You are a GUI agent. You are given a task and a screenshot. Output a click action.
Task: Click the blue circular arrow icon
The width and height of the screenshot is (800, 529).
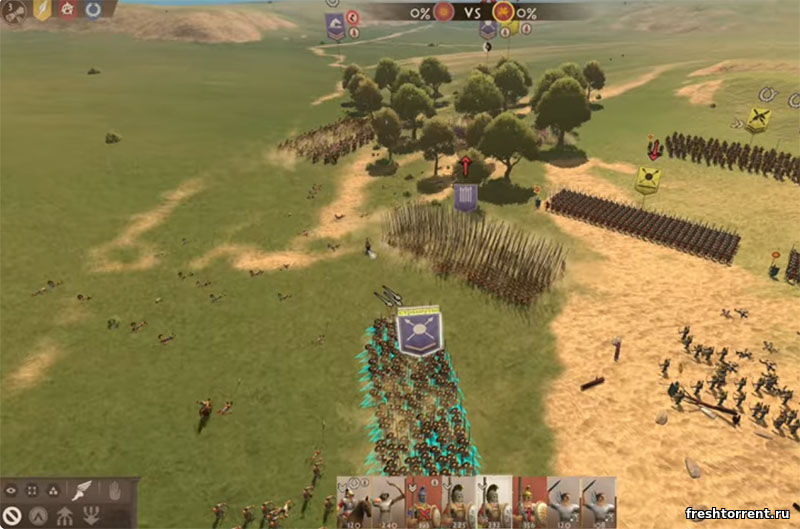pos(93,10)
